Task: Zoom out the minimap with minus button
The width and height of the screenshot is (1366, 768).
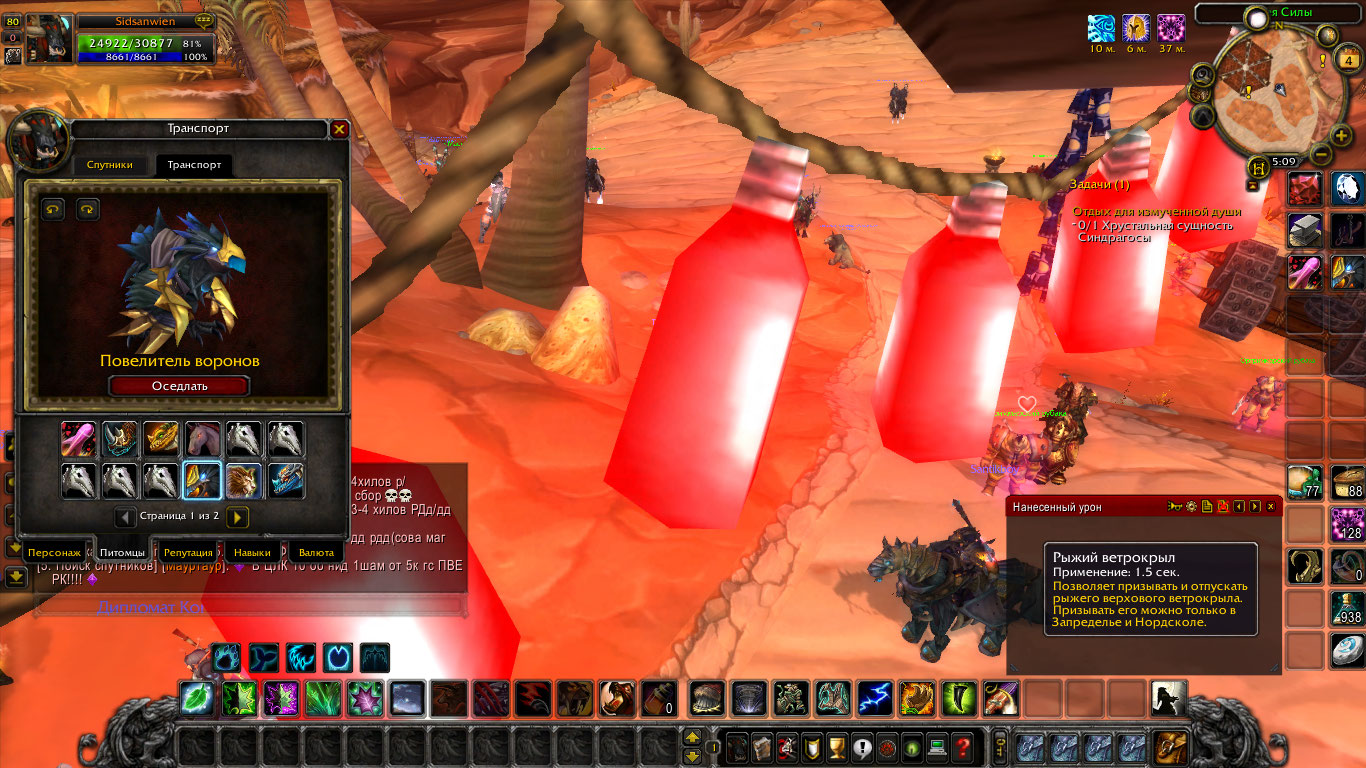Action: click(1320, 155)
